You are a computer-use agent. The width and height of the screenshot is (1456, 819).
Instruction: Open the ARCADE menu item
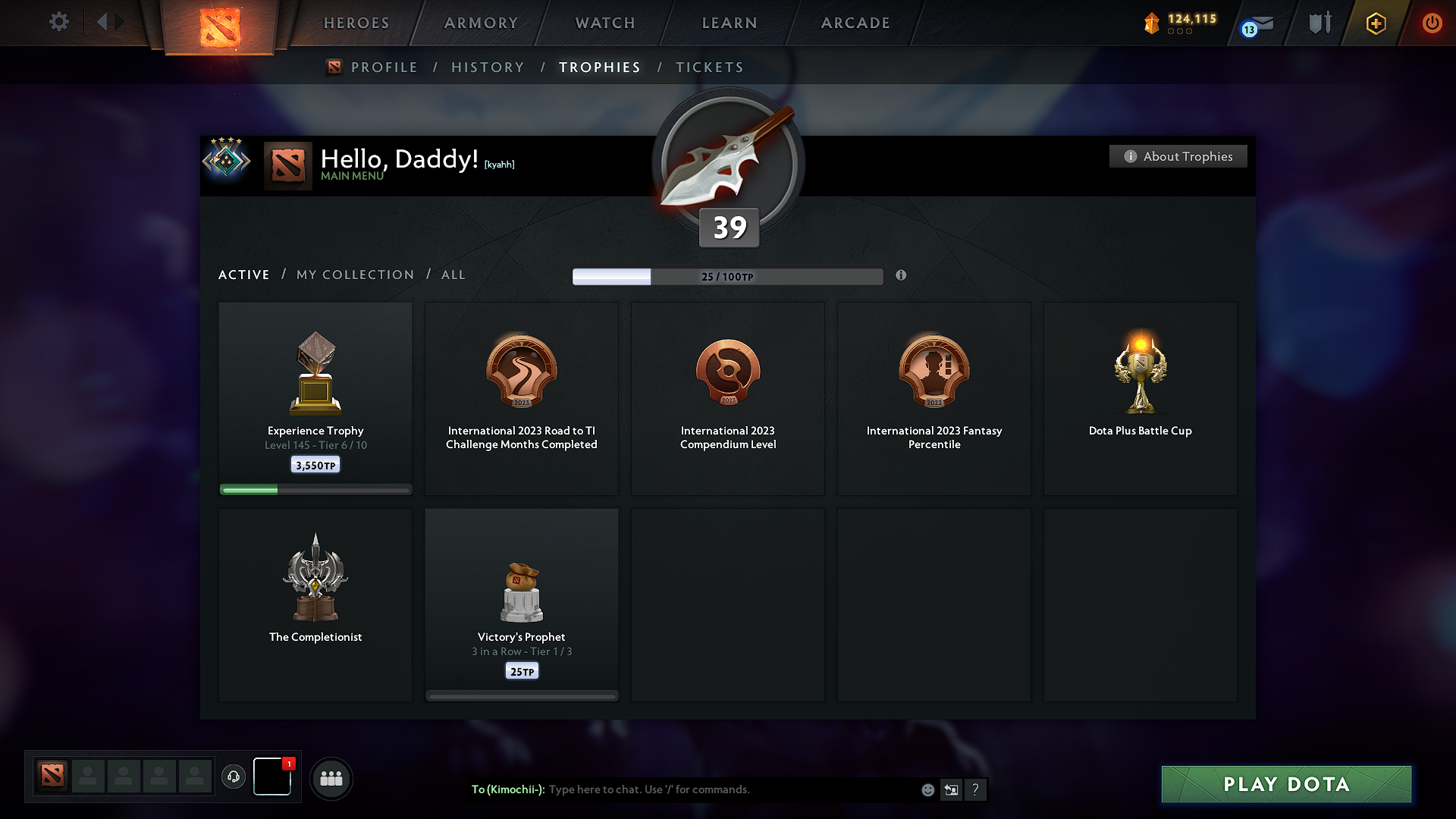(855, 23)
